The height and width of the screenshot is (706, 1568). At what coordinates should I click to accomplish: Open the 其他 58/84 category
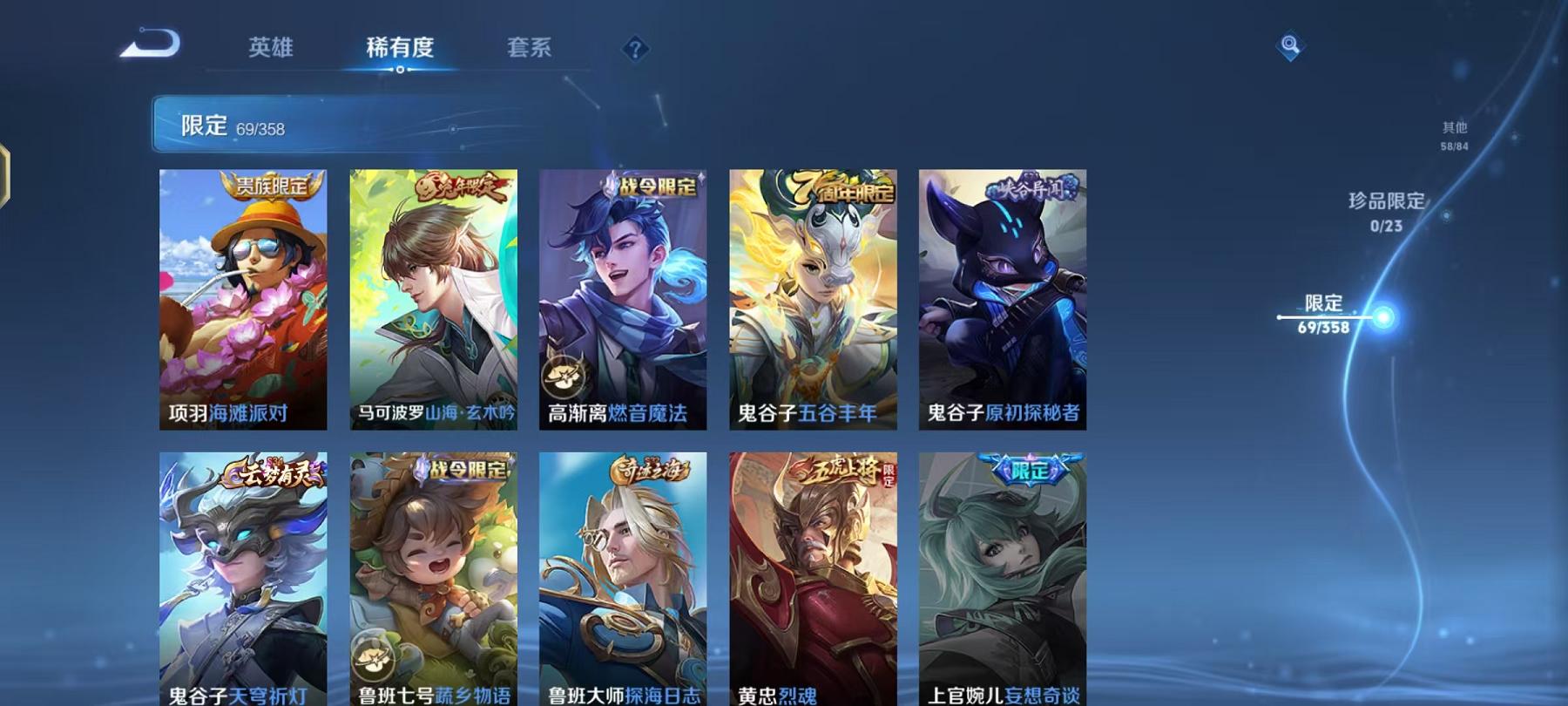point(1453,132)
